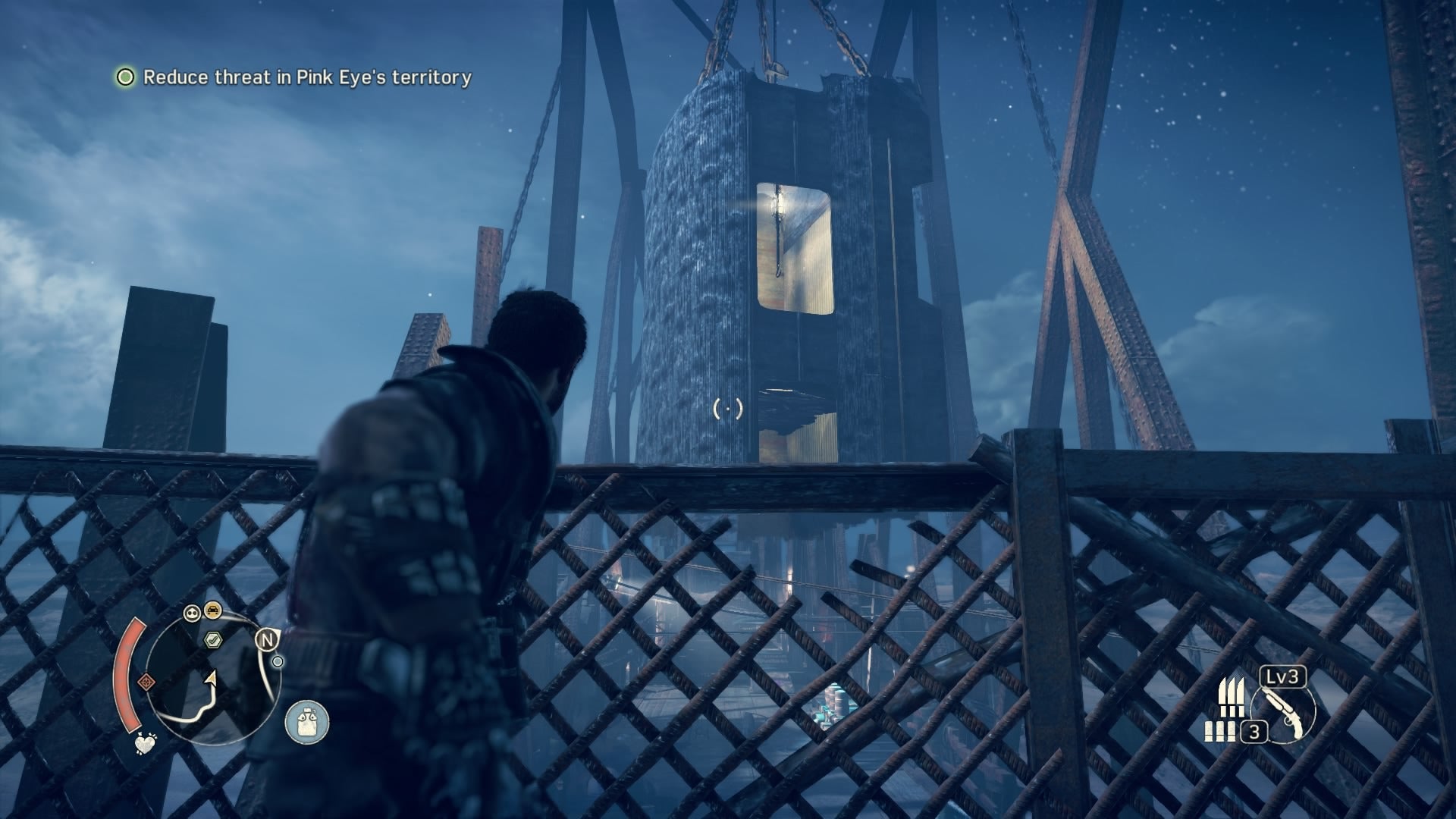
Task: Toggle the small dot waypoint under the compass marker
Action: click(278, 661)
